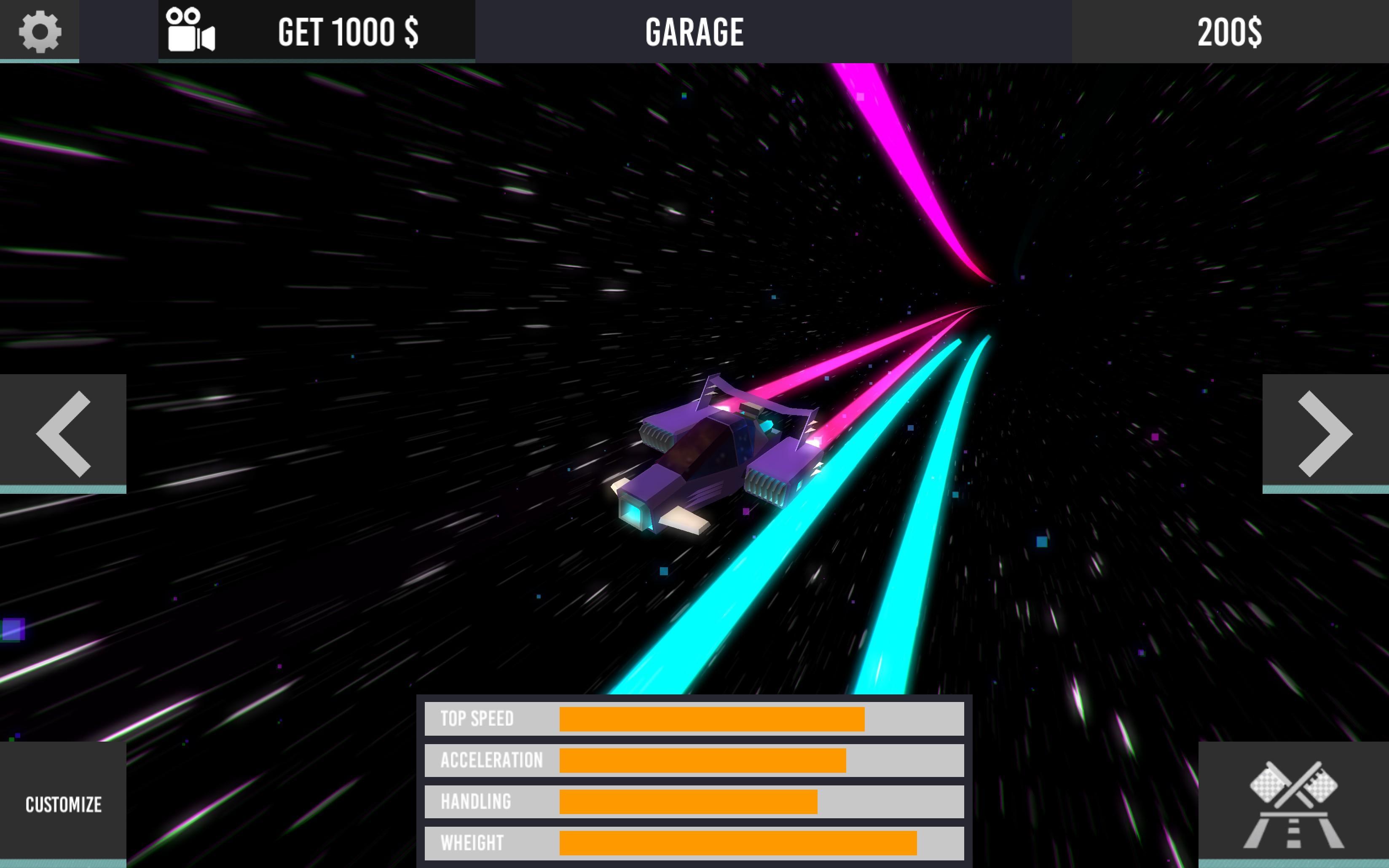Click the gear icon in the top-left corner

tap(39, 32)
